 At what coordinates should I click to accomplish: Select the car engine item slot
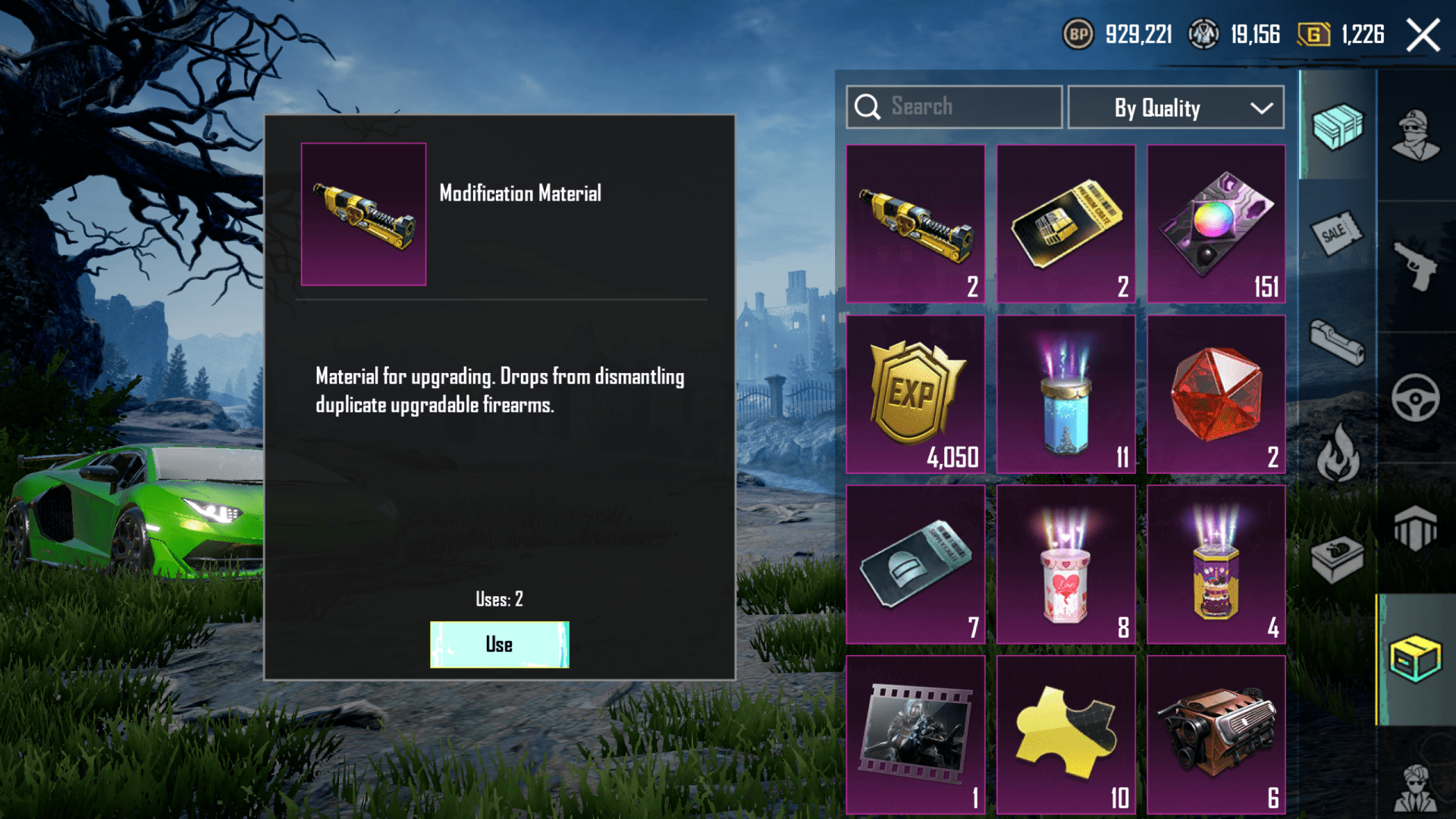pos(1216,735)
